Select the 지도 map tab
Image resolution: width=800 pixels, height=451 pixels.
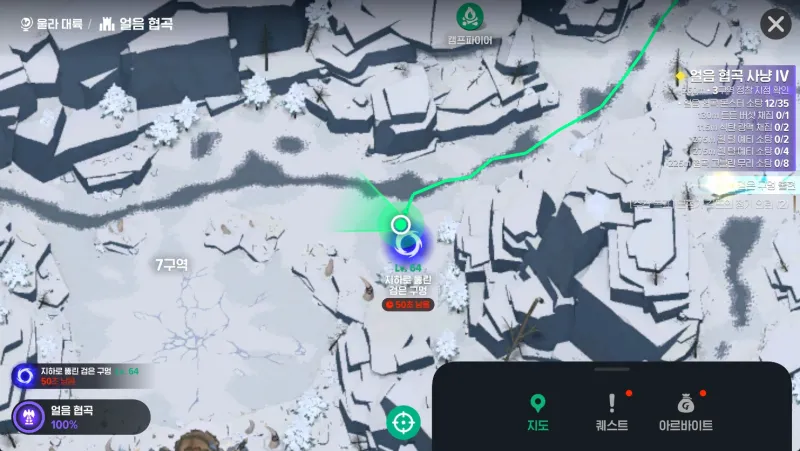click(538, 412)
